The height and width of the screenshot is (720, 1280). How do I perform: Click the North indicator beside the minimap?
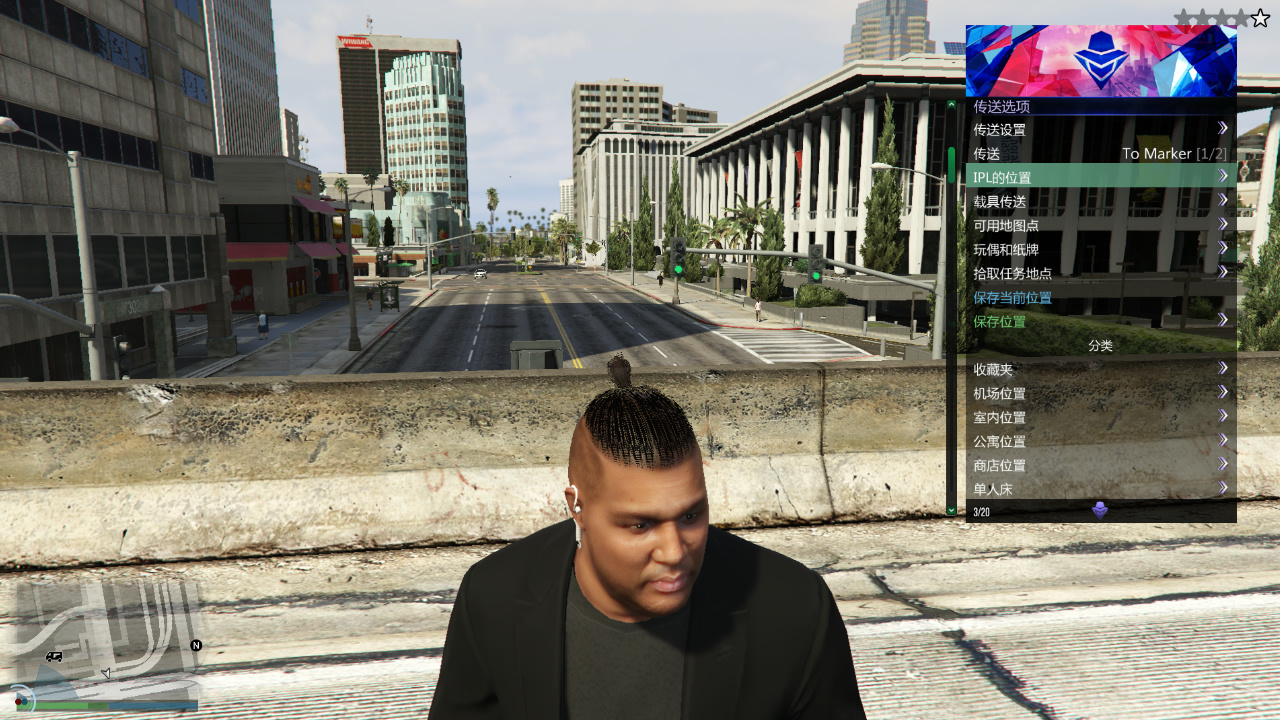tap(196, 645)
